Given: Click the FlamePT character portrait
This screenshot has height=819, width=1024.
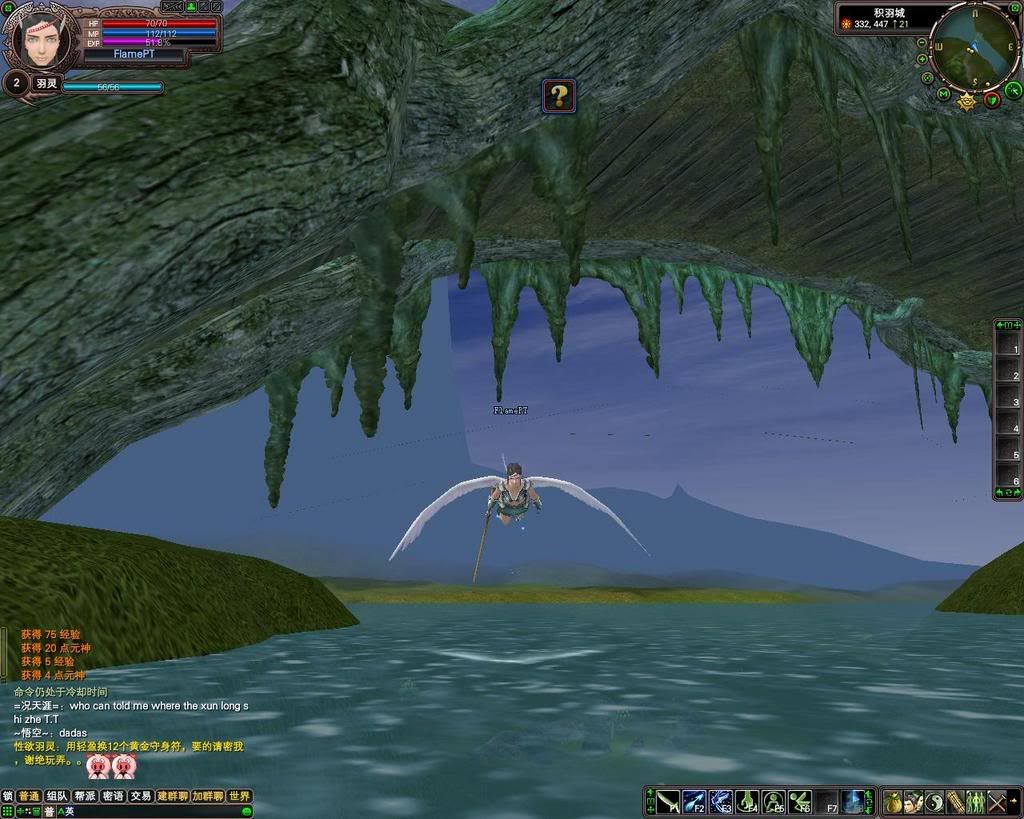Looking at the screenshot, I should tap(42, 40).
